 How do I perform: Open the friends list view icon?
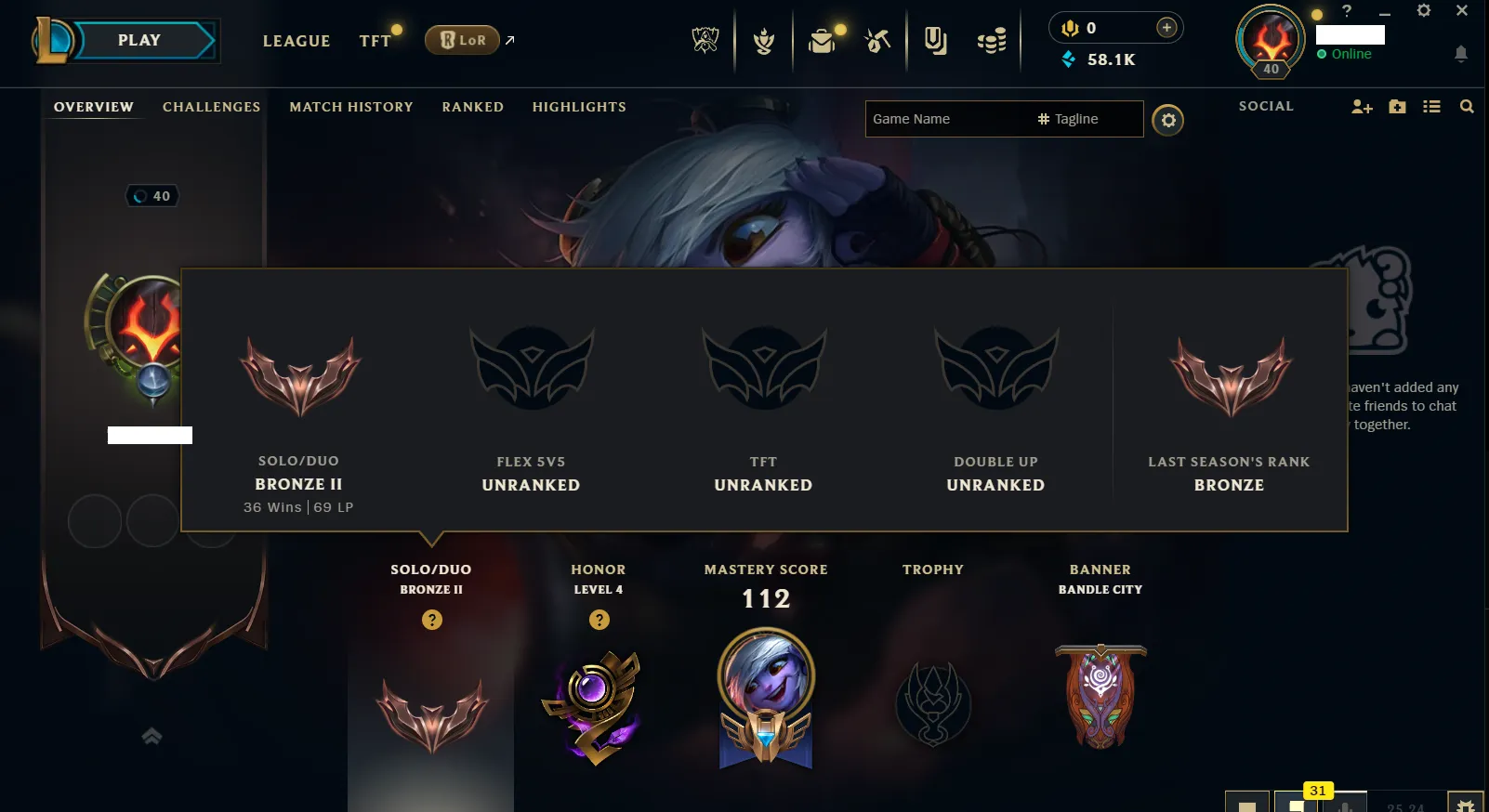pos(1432,107)
